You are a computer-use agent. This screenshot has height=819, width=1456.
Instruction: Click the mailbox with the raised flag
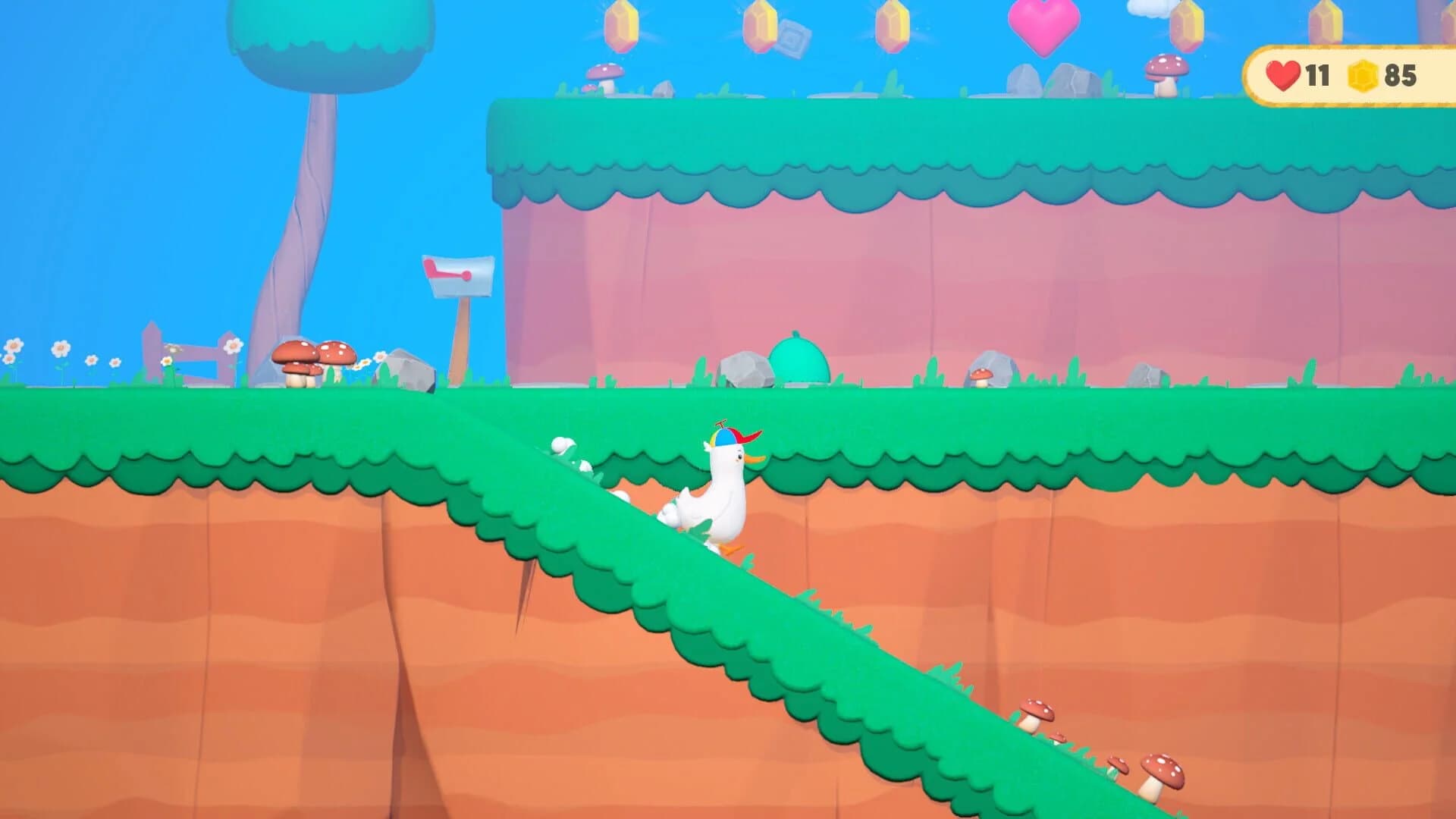click(x=460, y=277)
